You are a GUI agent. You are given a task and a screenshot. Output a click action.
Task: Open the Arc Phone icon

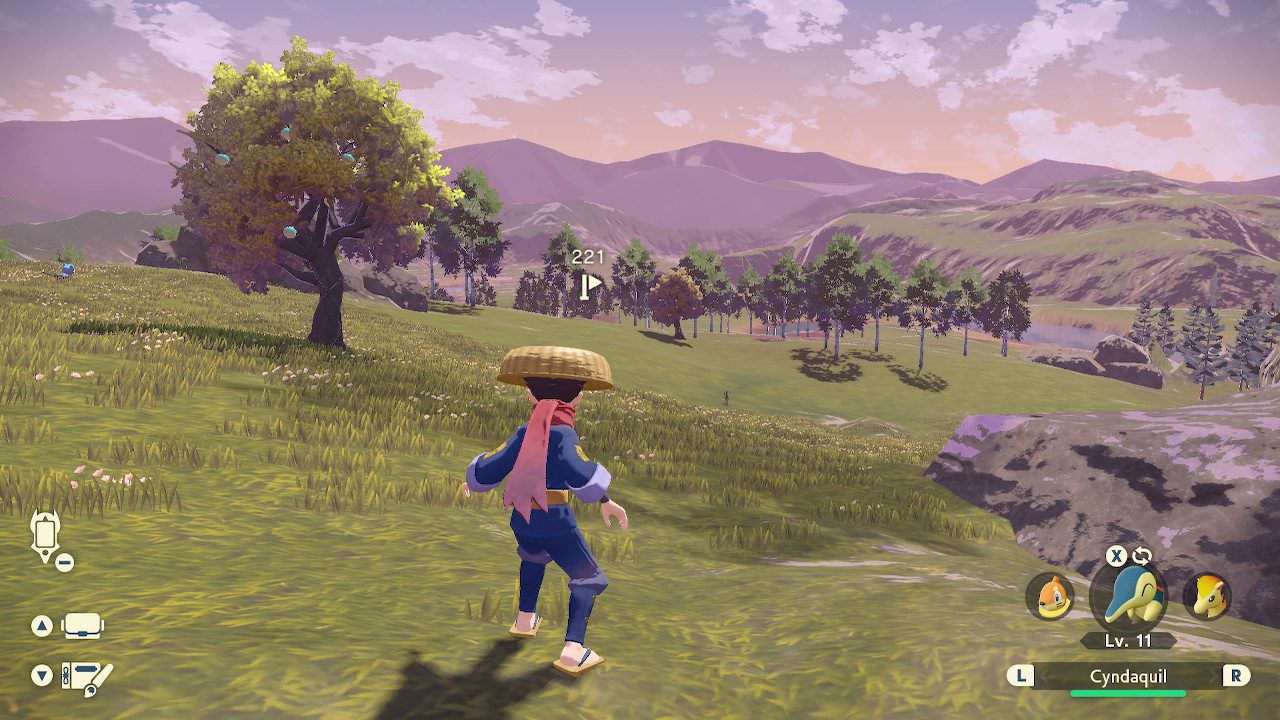(x=43, y=533)
